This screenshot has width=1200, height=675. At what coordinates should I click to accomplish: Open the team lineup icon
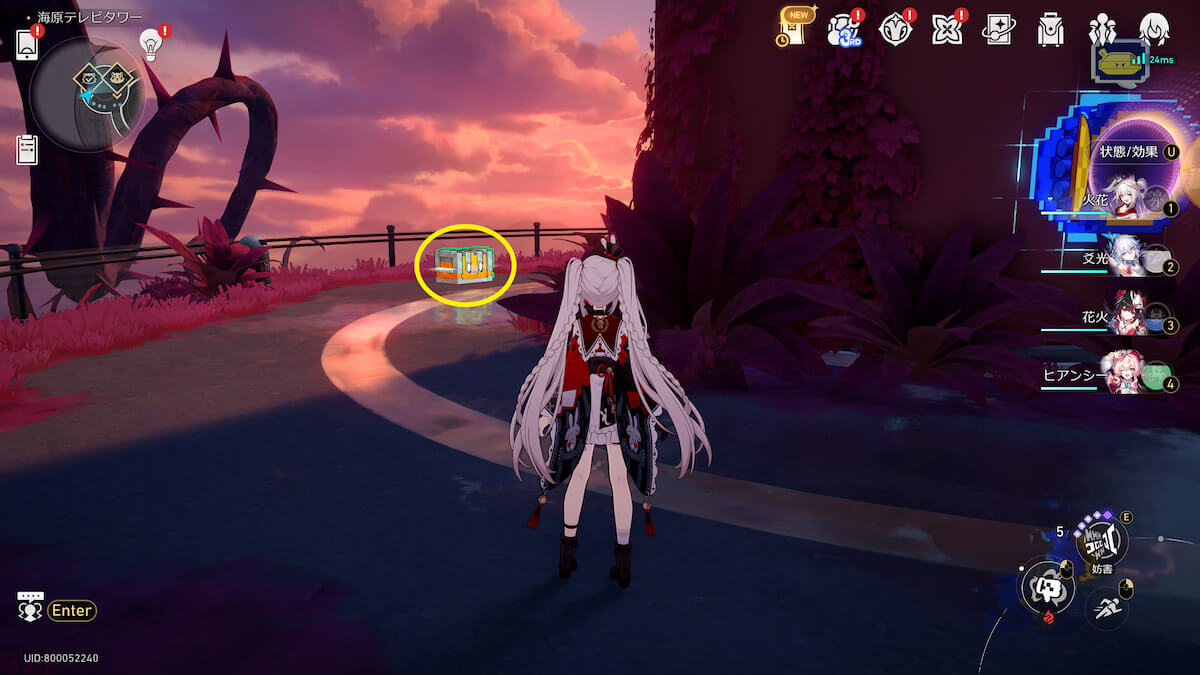(1102, 29)
